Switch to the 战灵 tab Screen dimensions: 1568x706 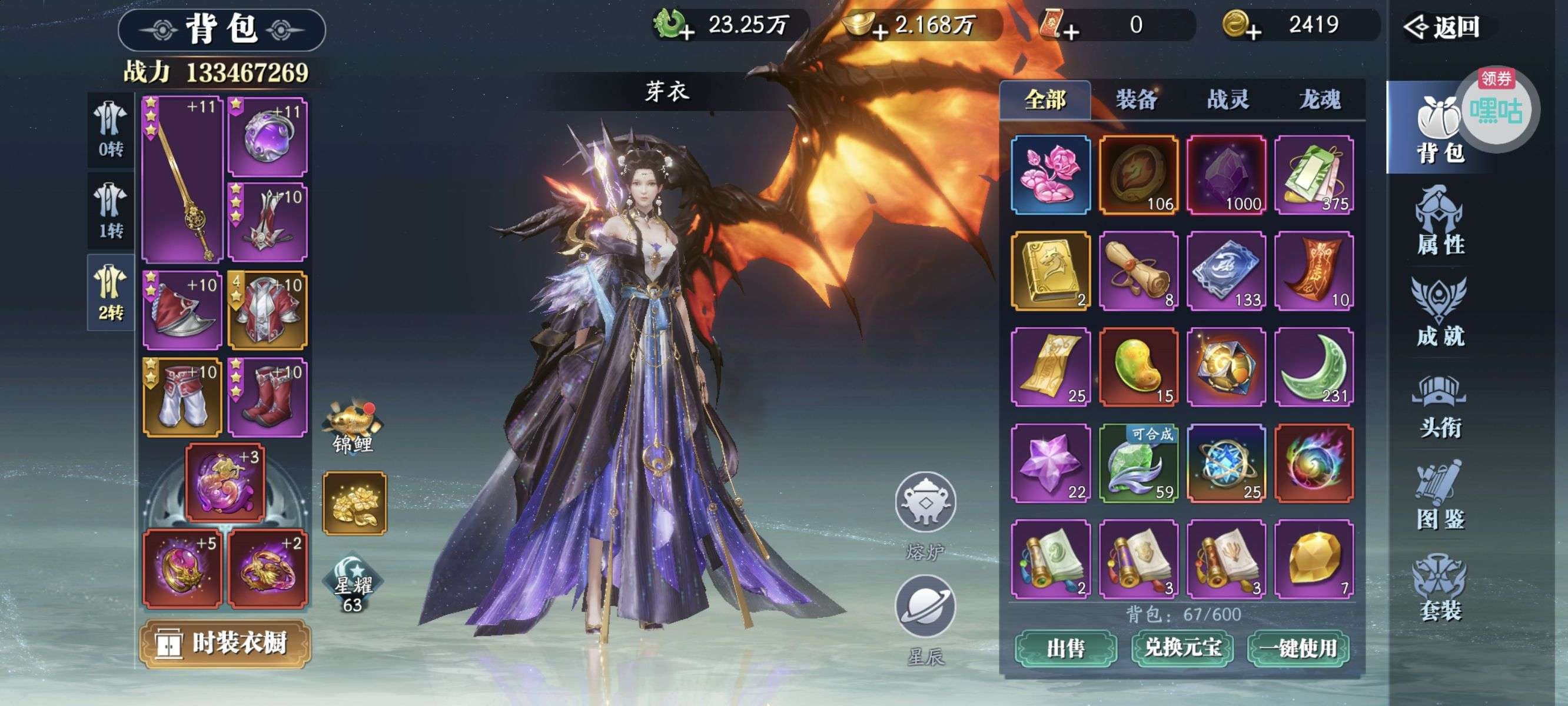(1228, 99)
